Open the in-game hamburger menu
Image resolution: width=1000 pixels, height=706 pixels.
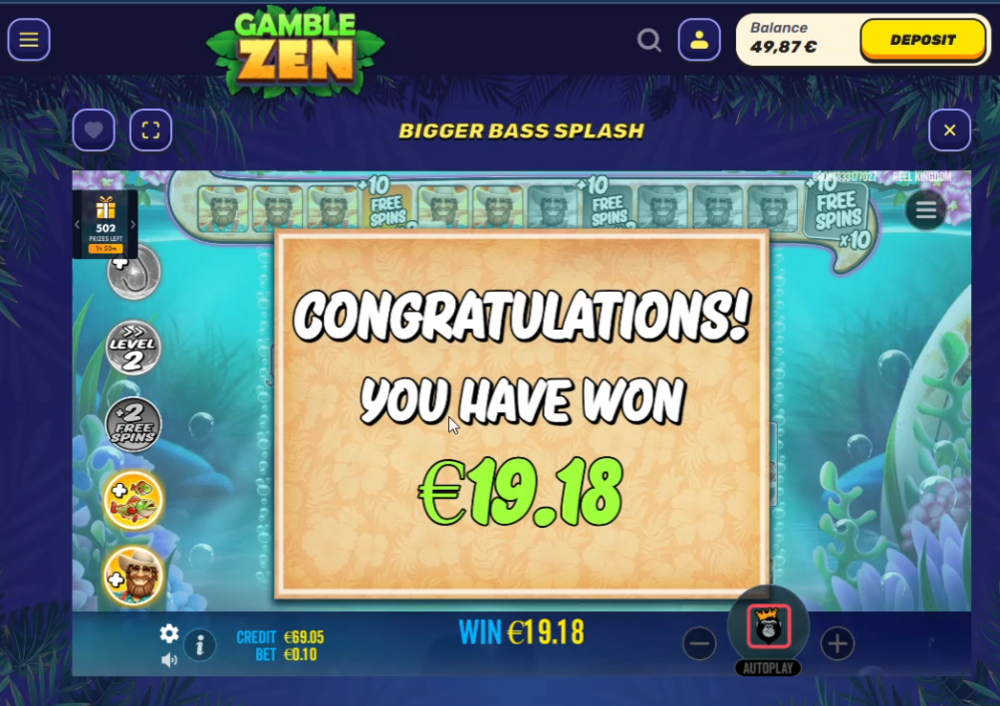click(x=926, y=210)
